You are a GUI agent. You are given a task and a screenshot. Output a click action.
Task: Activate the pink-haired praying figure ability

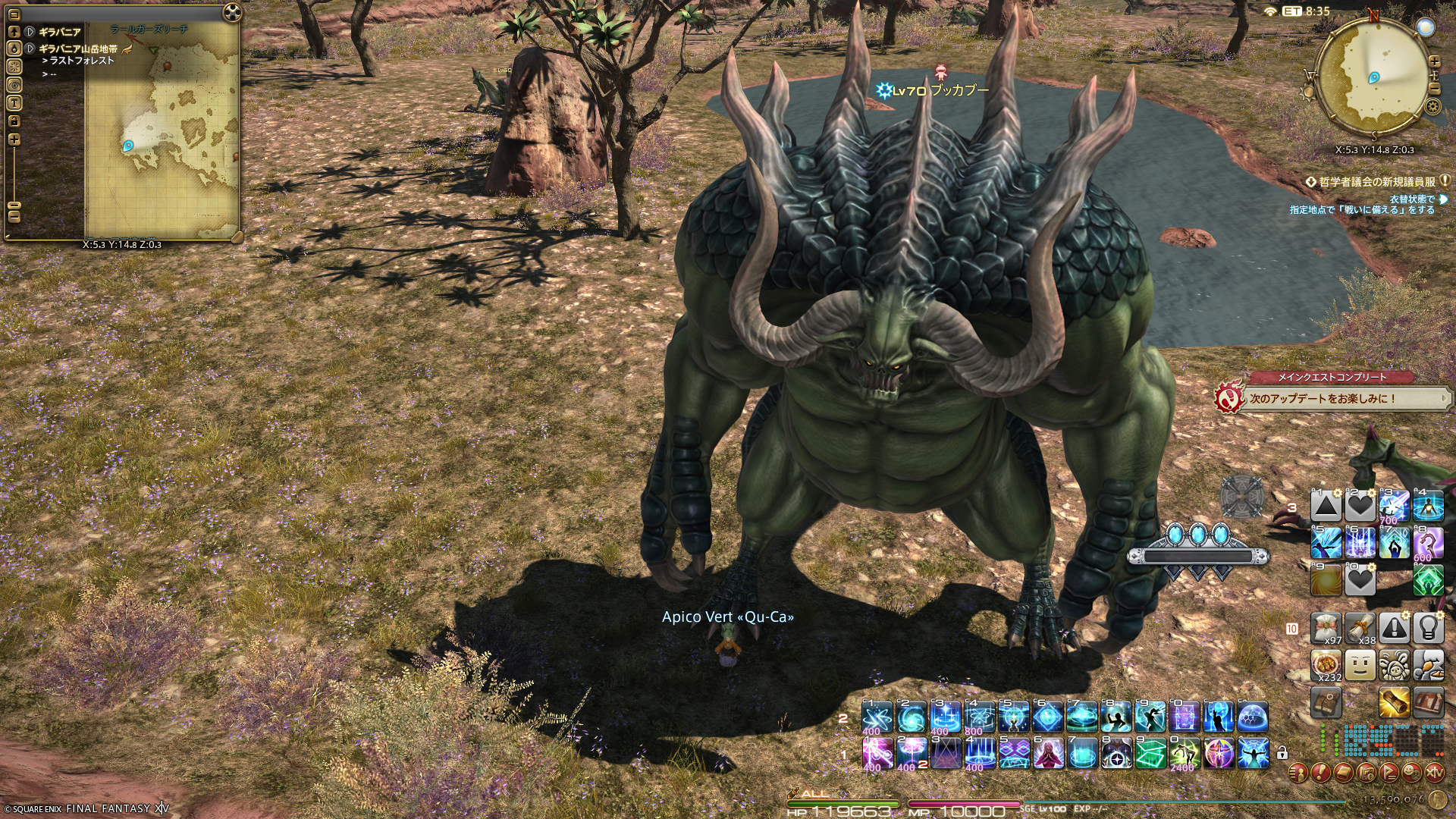coord(1048,754)
